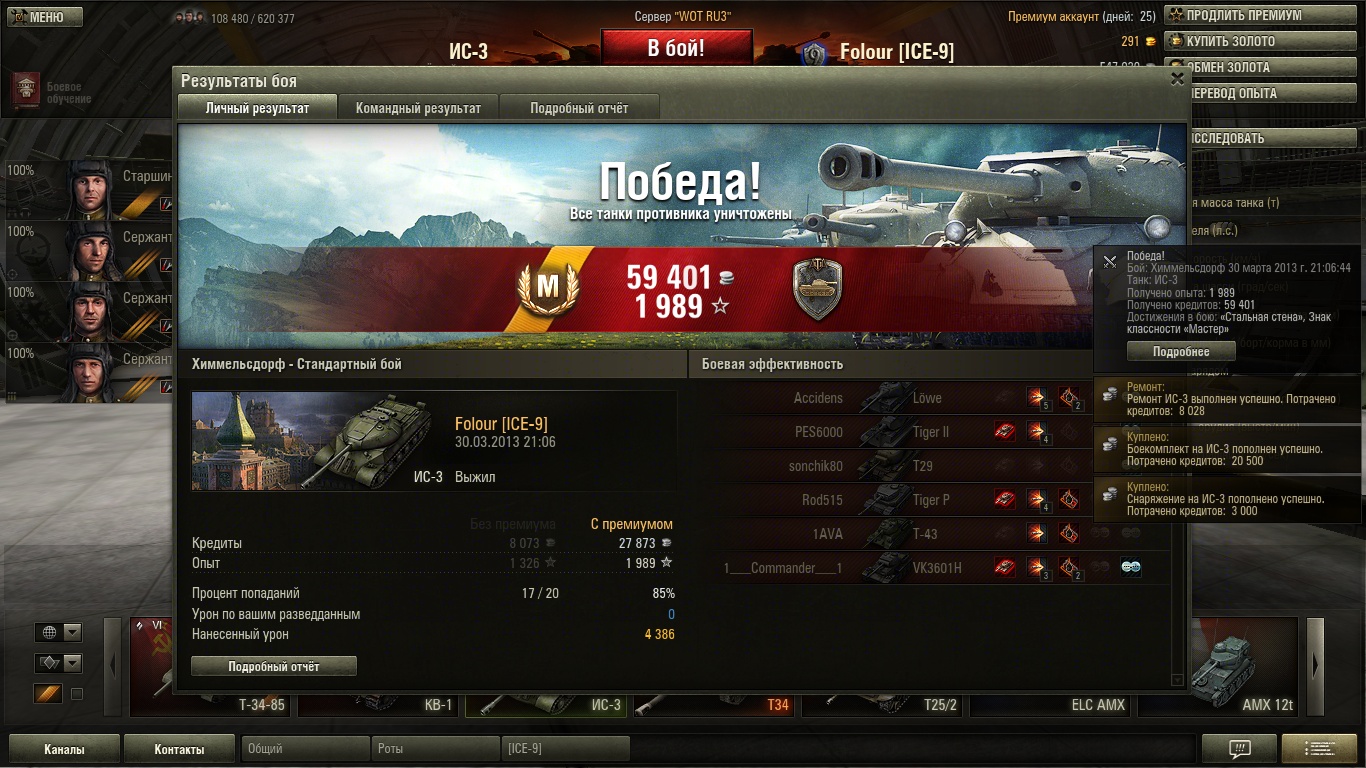Select the Личный результат tab
This screenshot has width=1366, height=768.
257,108
